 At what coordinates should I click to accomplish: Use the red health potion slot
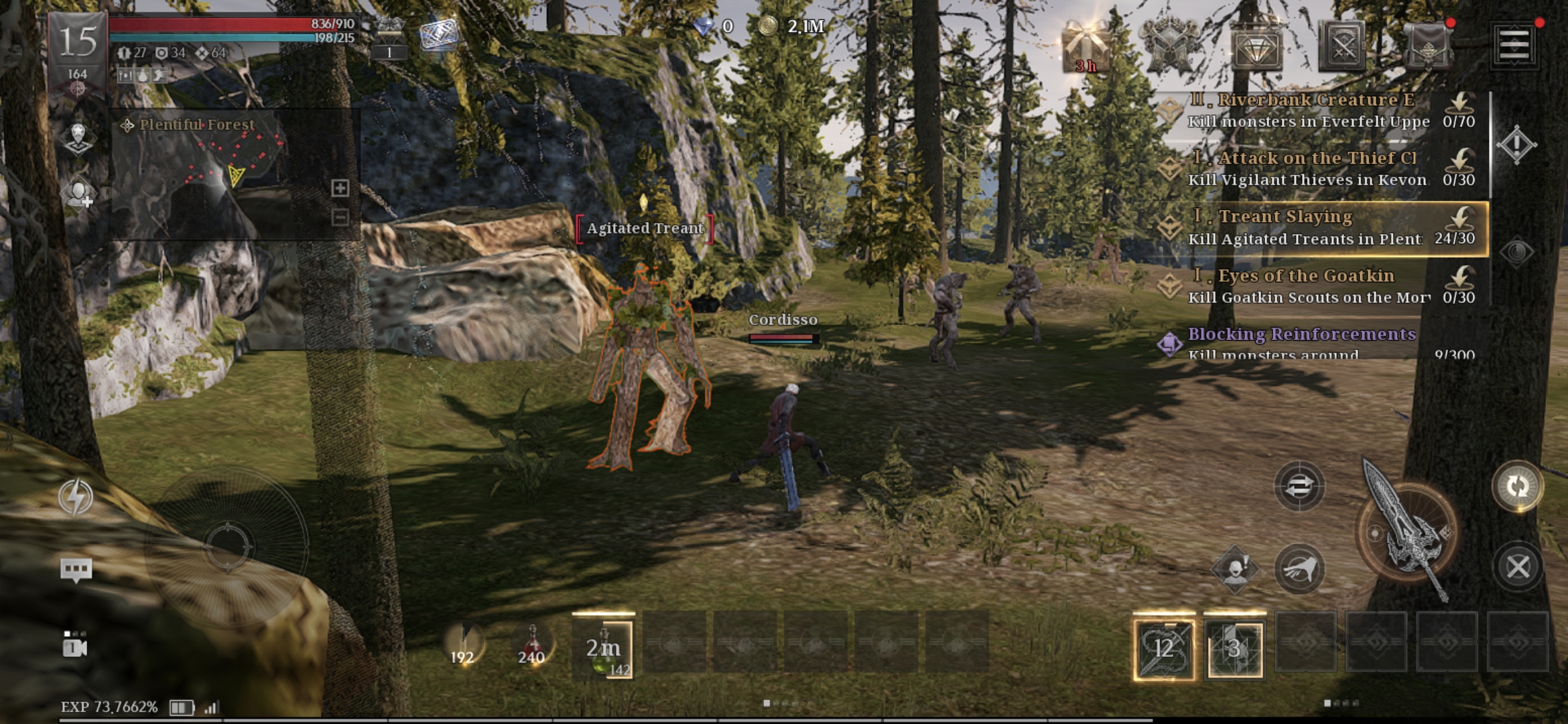[531, 645]
